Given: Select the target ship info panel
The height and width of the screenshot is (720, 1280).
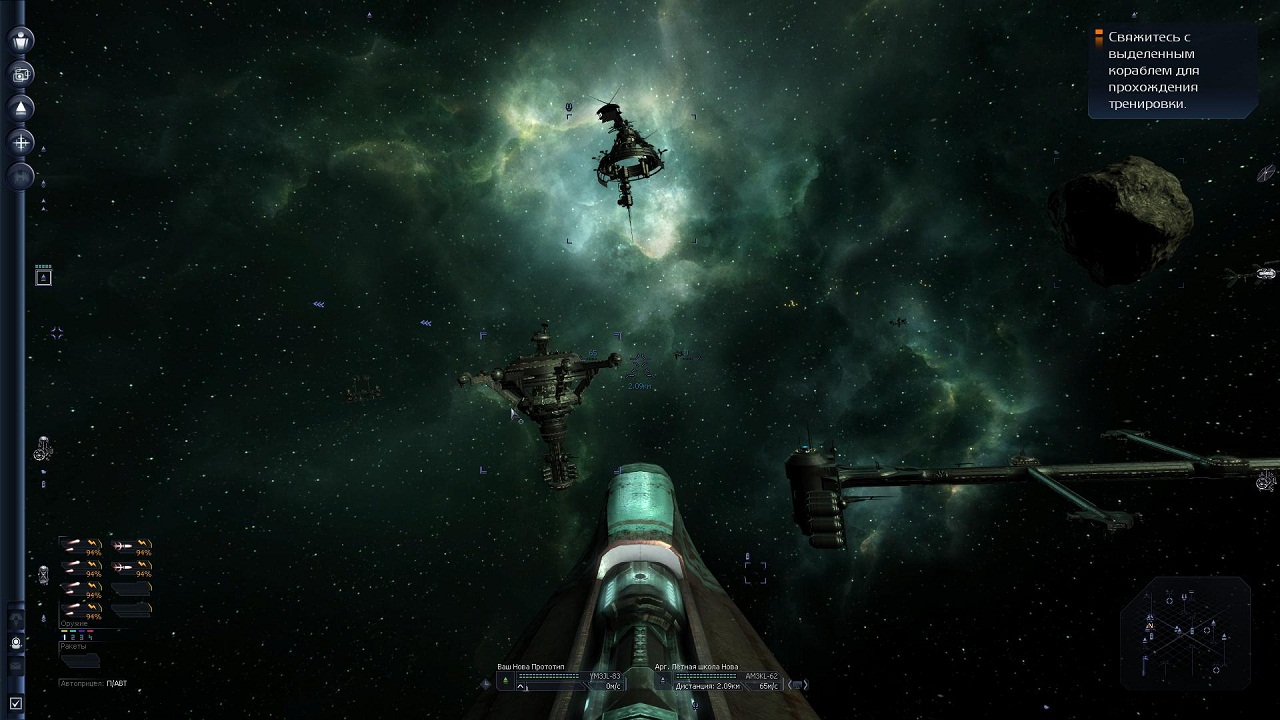Looking at the screenshot, I should 718,681.
